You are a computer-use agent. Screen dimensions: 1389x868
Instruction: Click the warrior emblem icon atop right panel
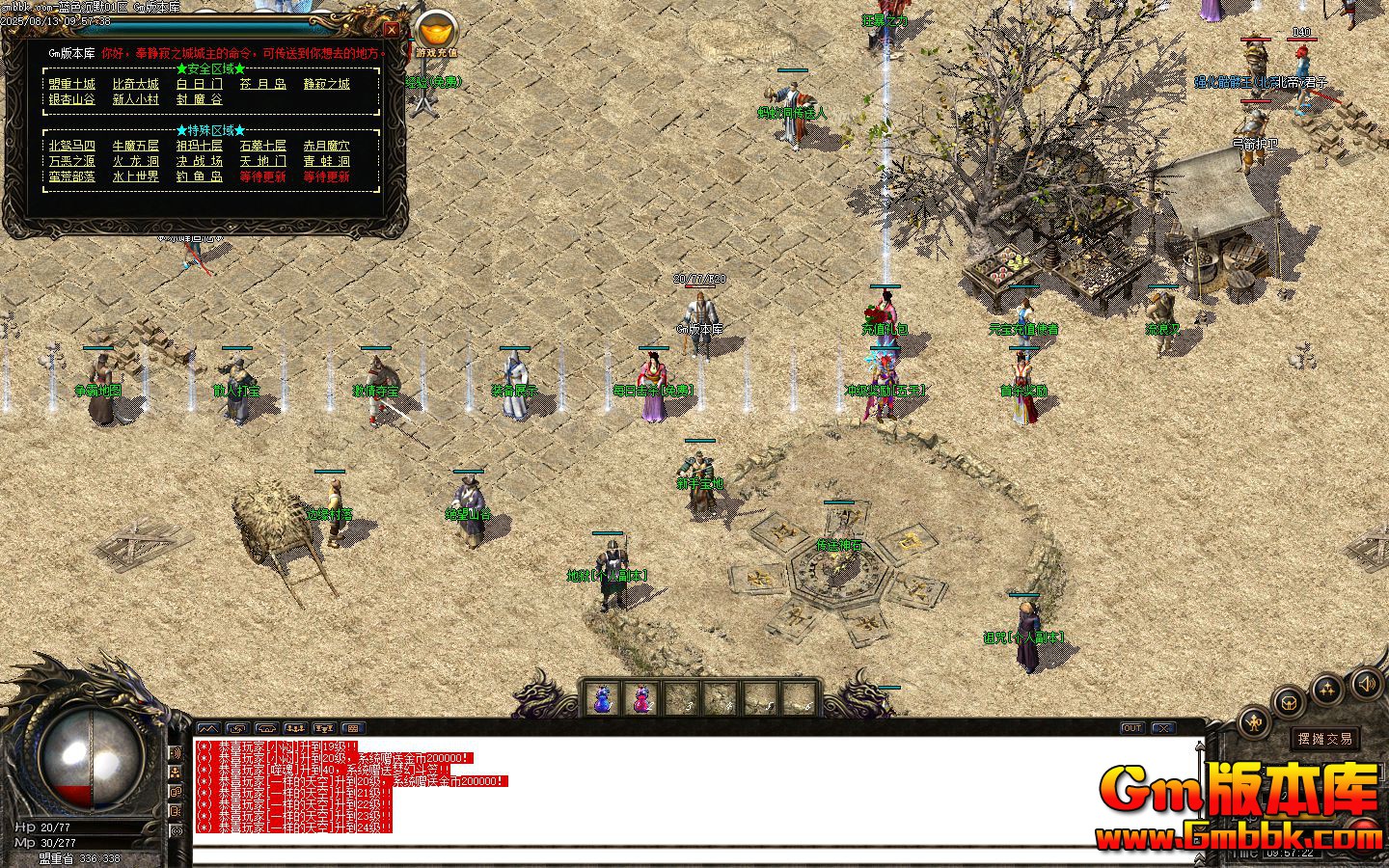[x=1255, y=722]
